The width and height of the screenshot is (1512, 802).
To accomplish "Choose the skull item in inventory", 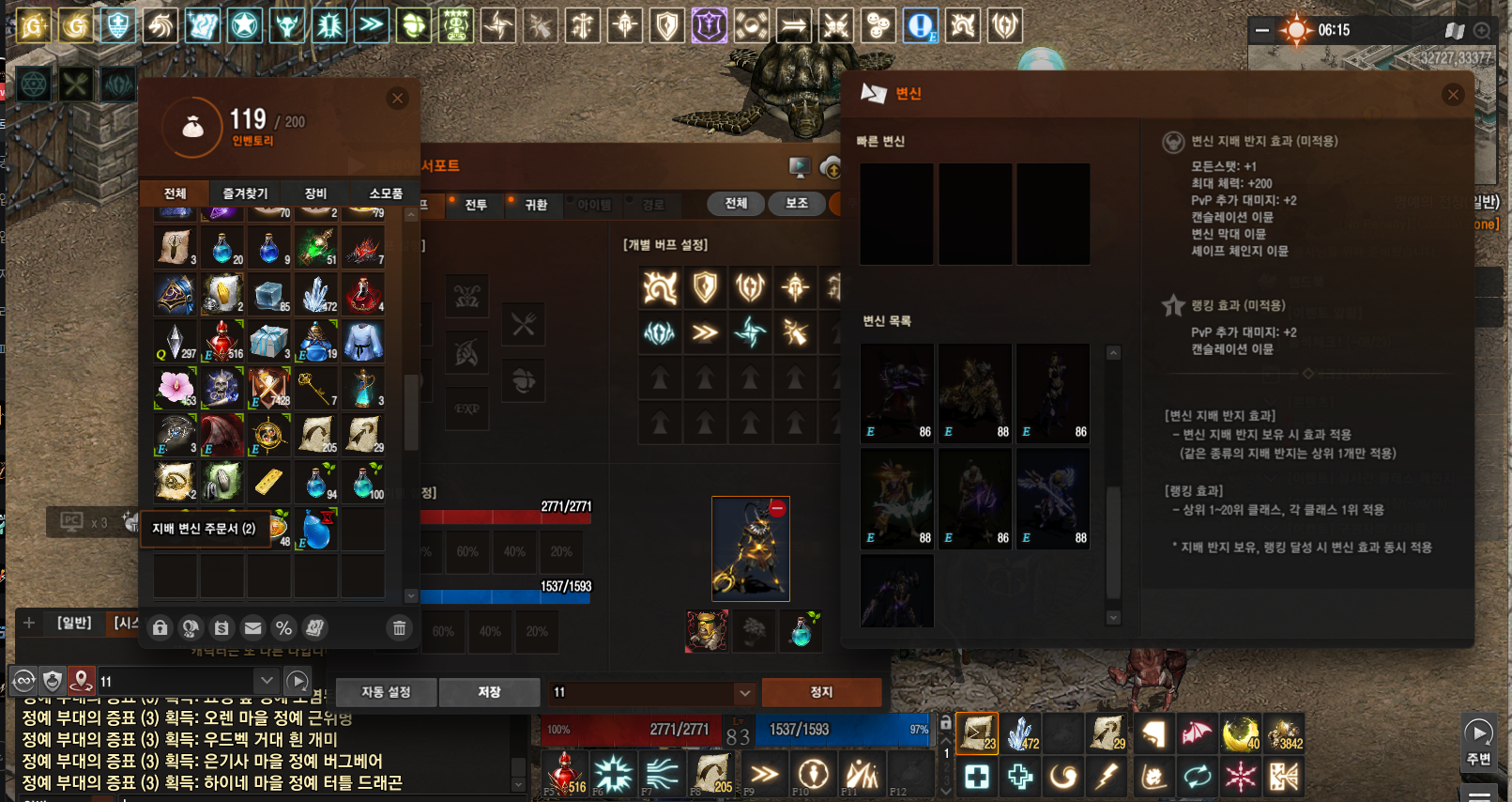I will pyautogui.click(x=221, y=387).
